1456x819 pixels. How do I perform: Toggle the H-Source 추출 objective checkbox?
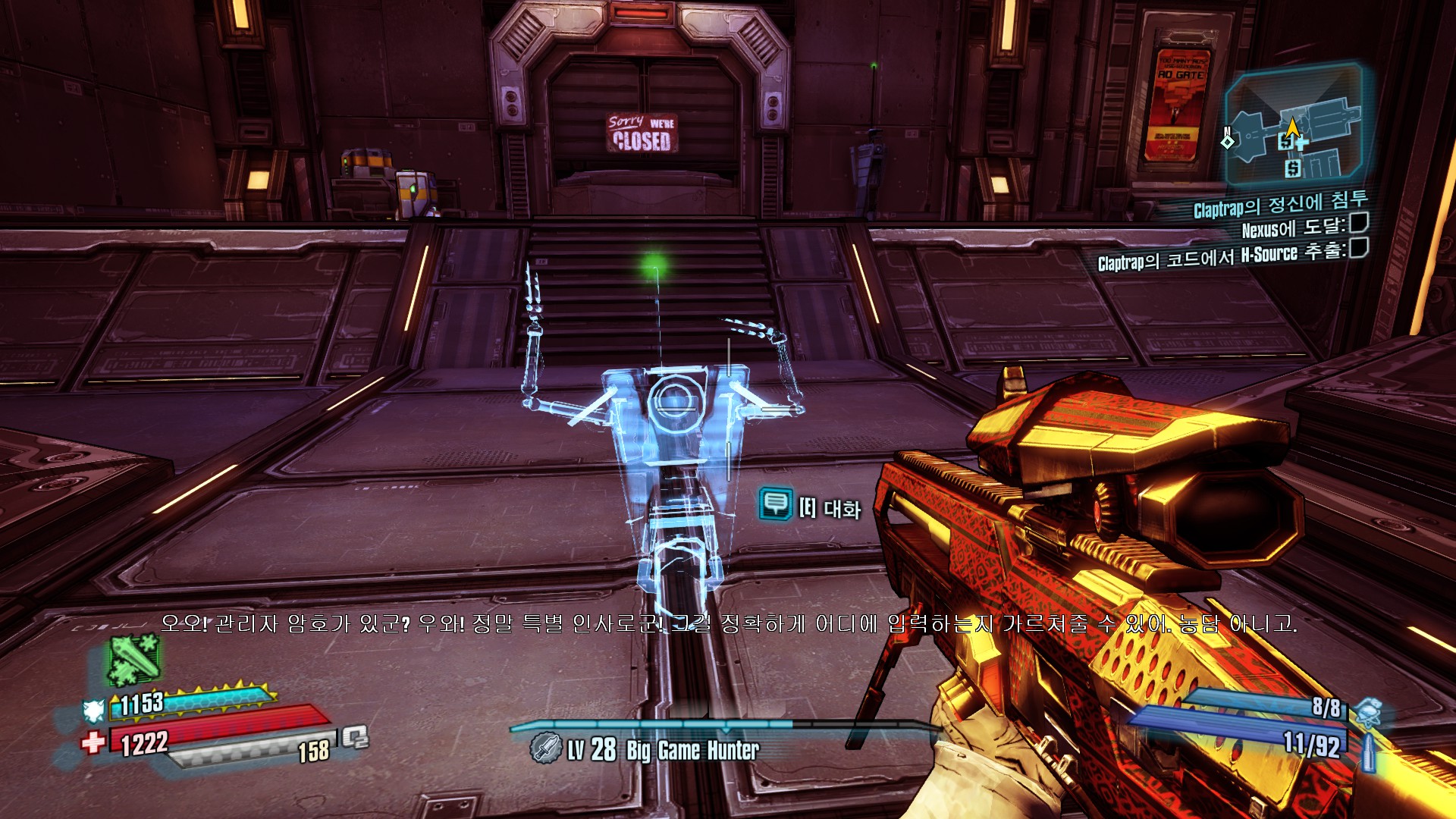point(1359,248)
